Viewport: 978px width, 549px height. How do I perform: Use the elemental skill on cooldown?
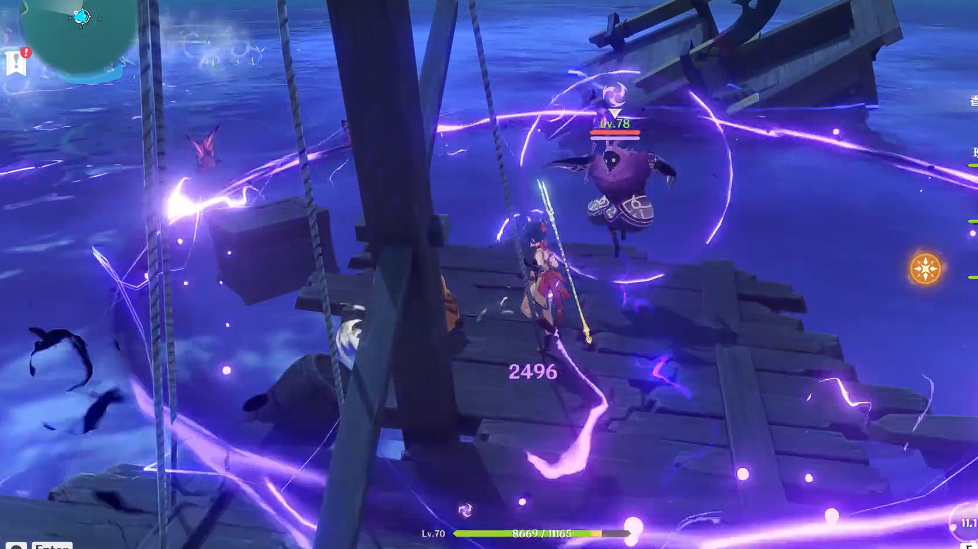tap(966, 524)
